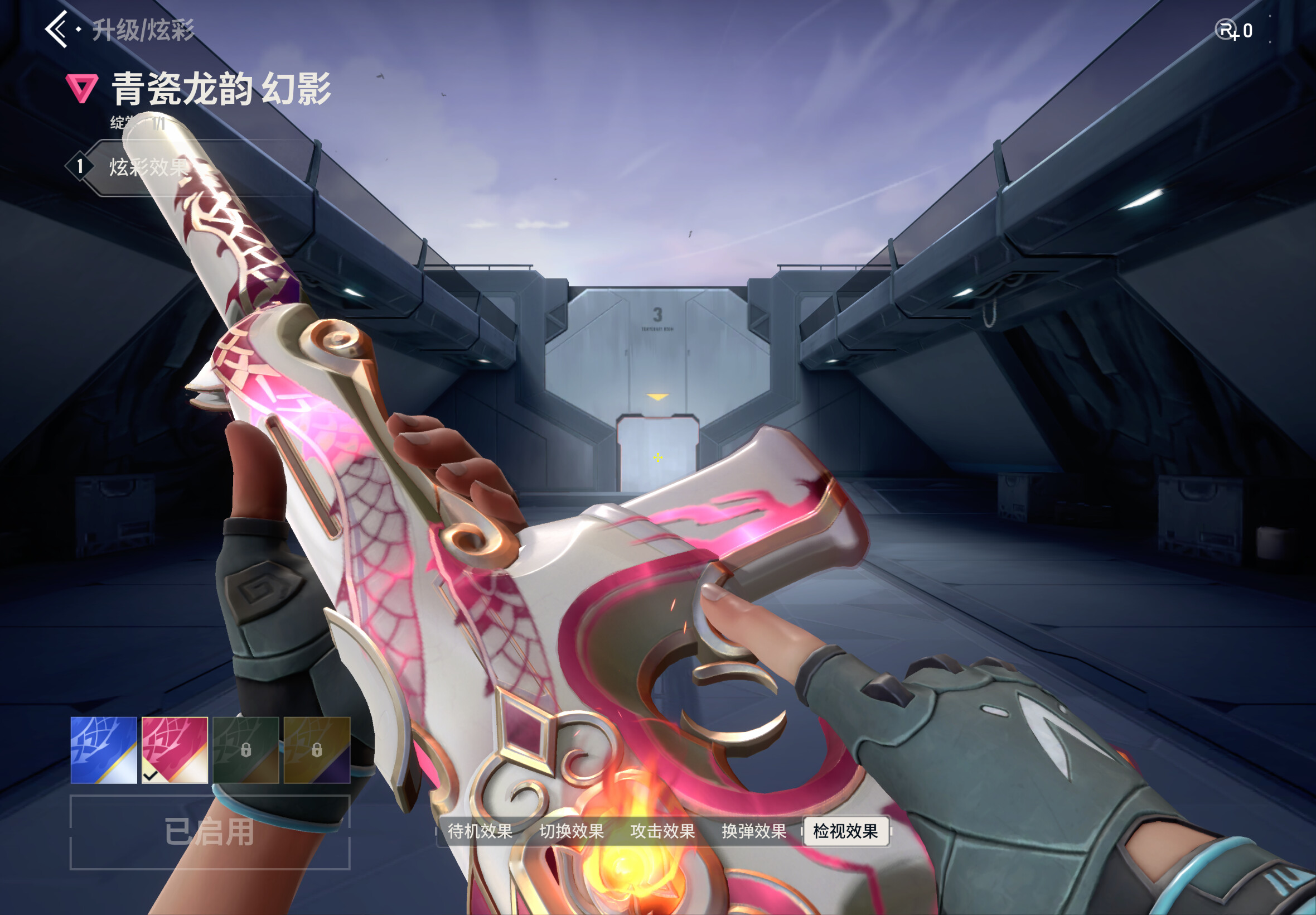Go back with the arrow button
Viewport: 1316px width, 915px height.
tap(57, 29)
